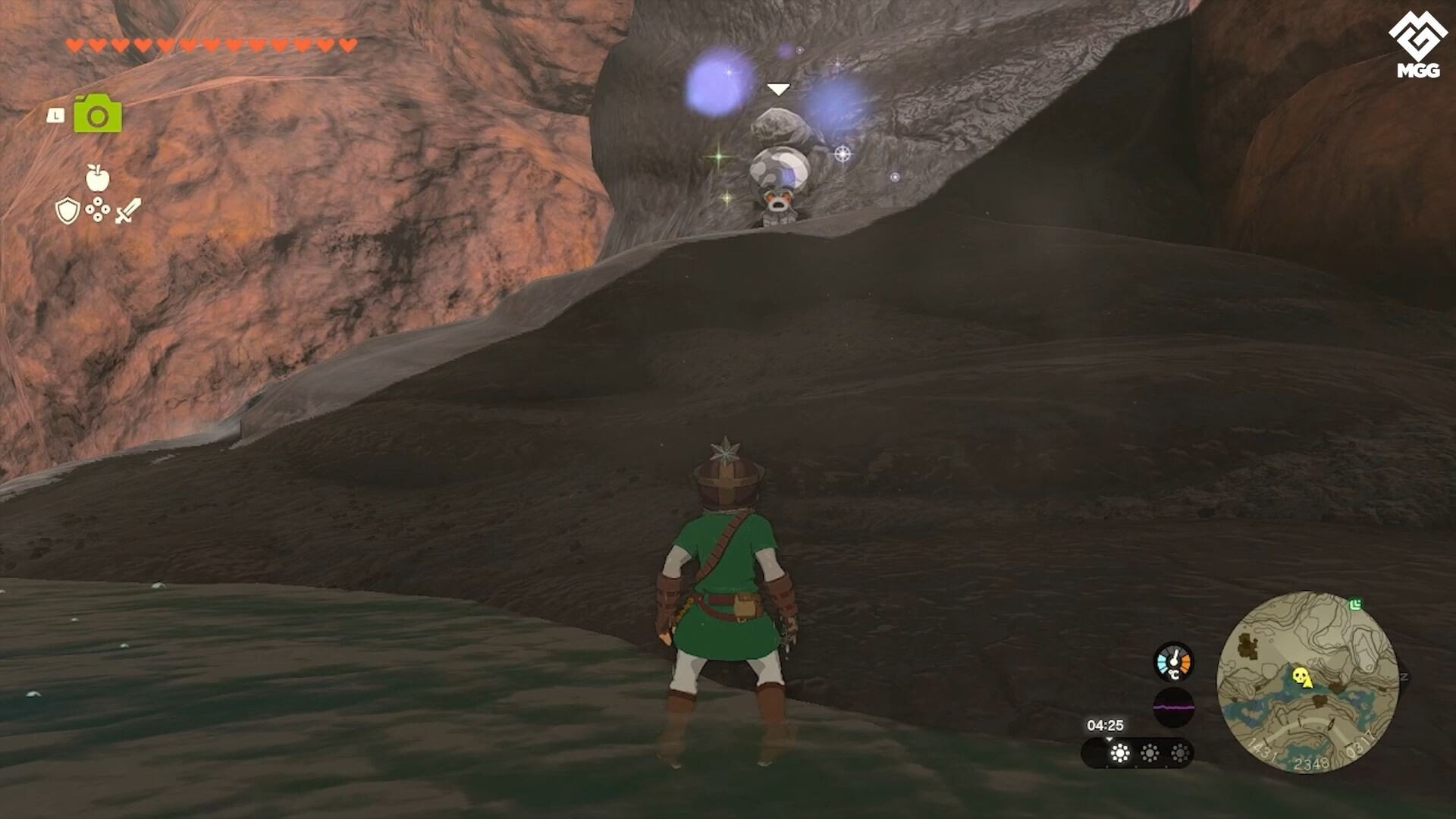Open the temperature gauge indicator
Image resolution: width=1456 pixels, height=819 pixels.
pos(1174,661)
